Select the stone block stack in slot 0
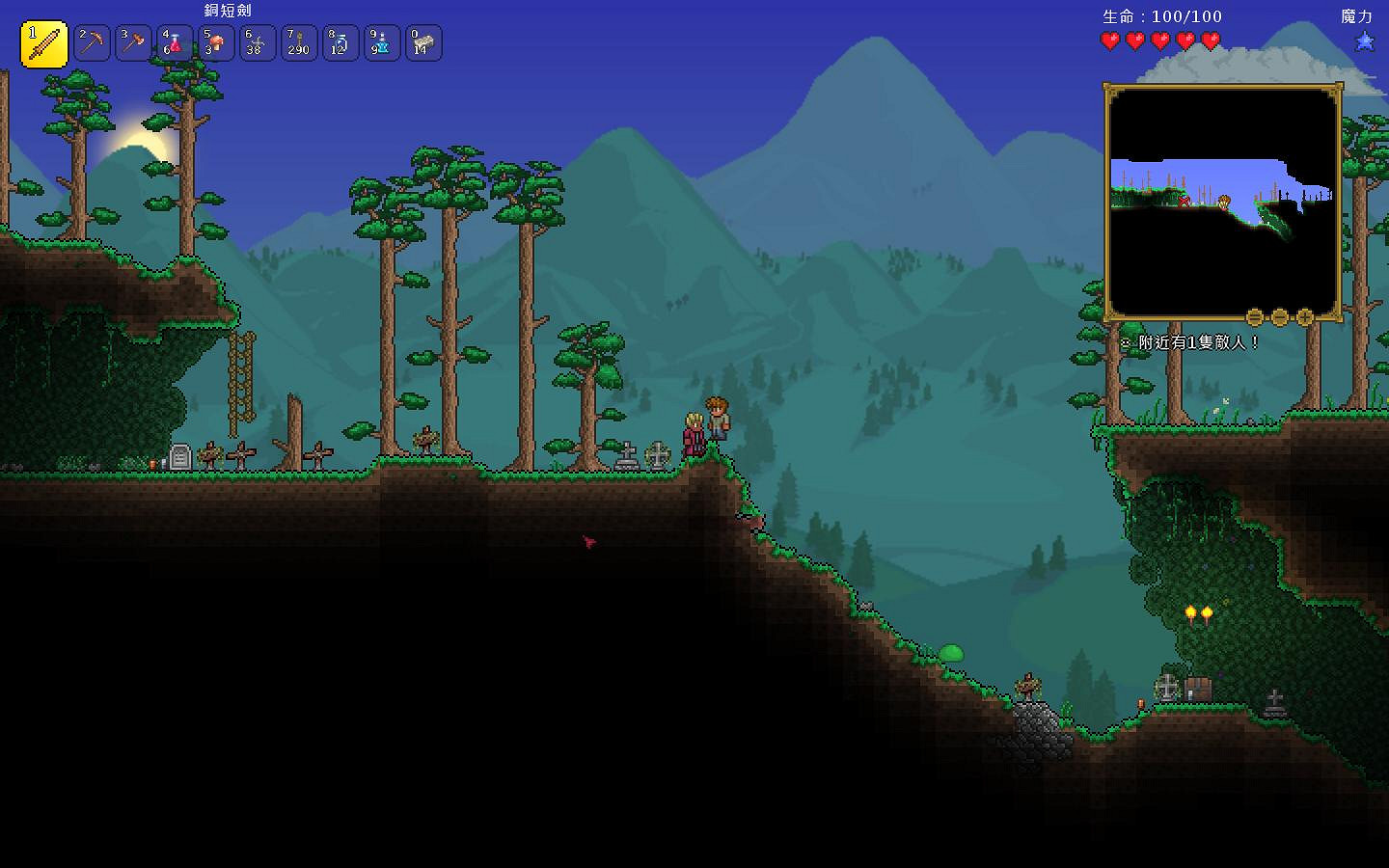The image size is (1389, 868). point(423,43)
